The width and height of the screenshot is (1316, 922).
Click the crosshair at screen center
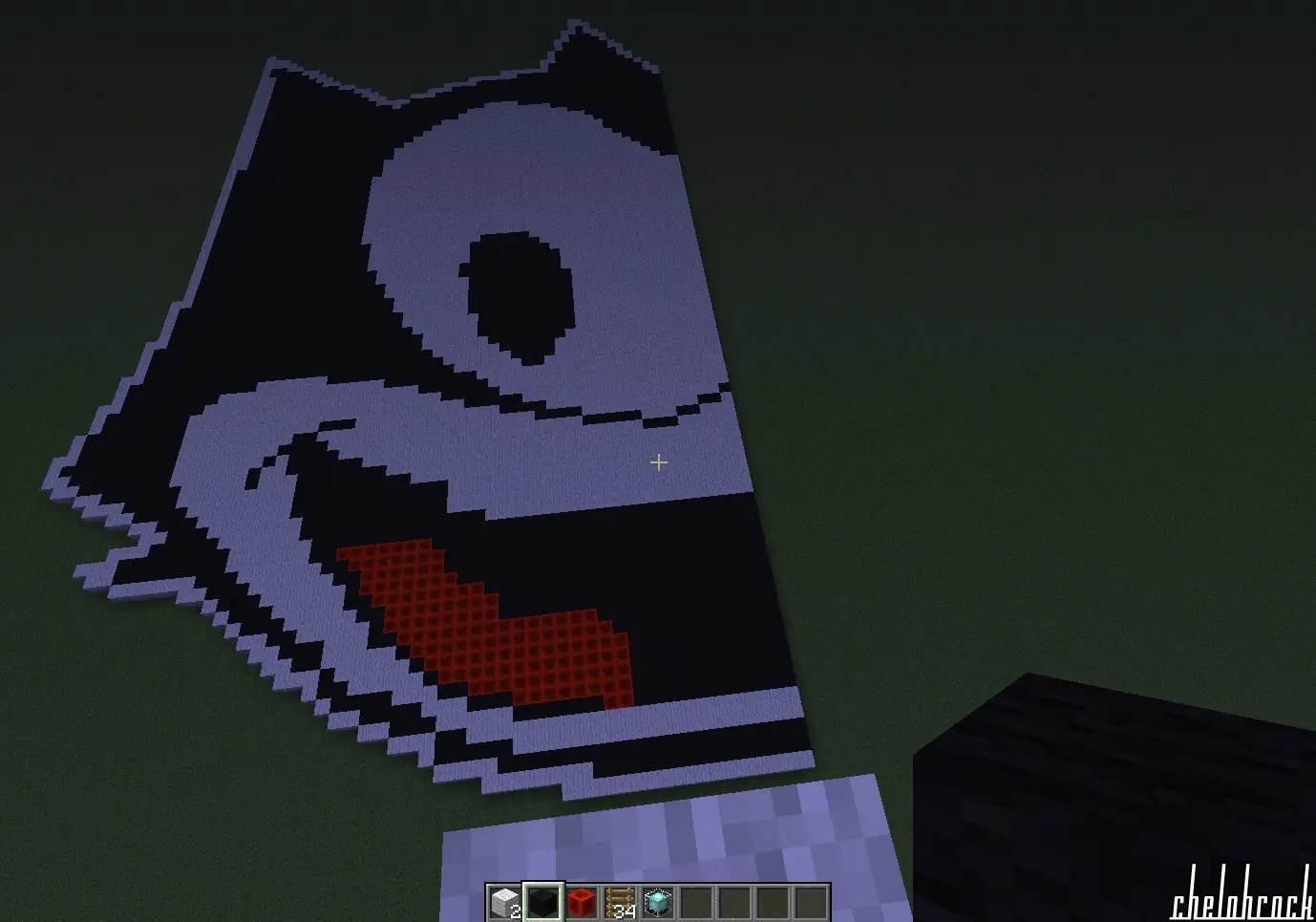658,462
